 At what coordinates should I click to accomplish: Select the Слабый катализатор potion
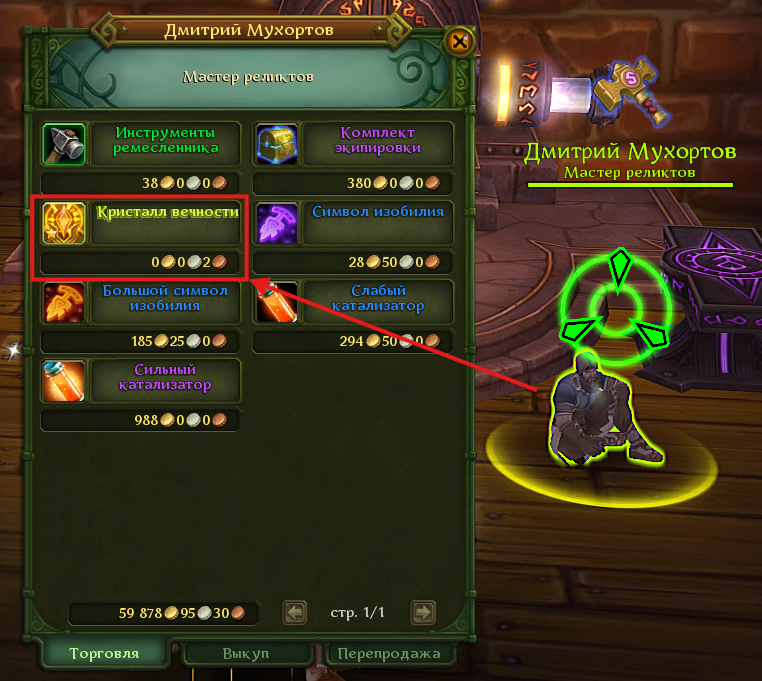[x=276, y=301]
